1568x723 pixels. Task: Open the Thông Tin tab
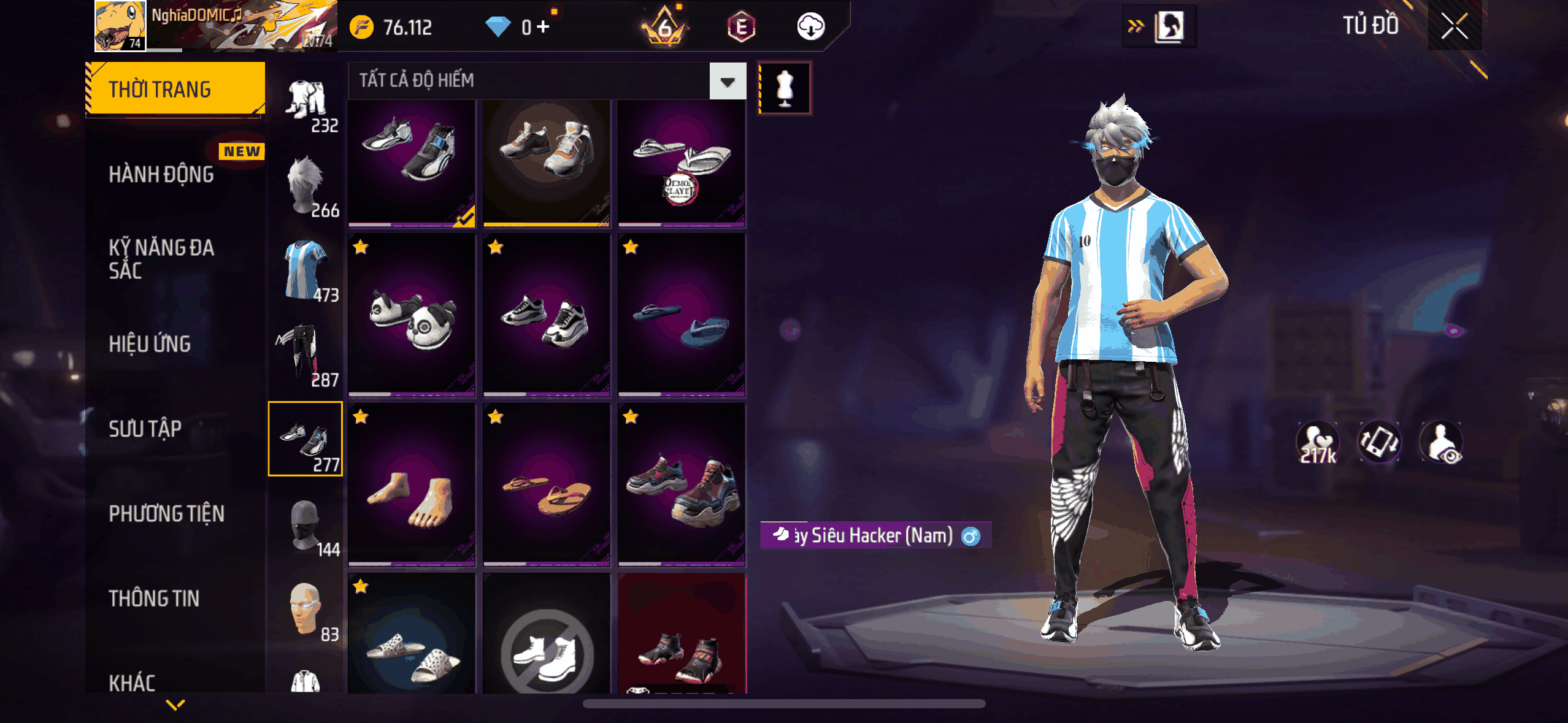[154, 599]
